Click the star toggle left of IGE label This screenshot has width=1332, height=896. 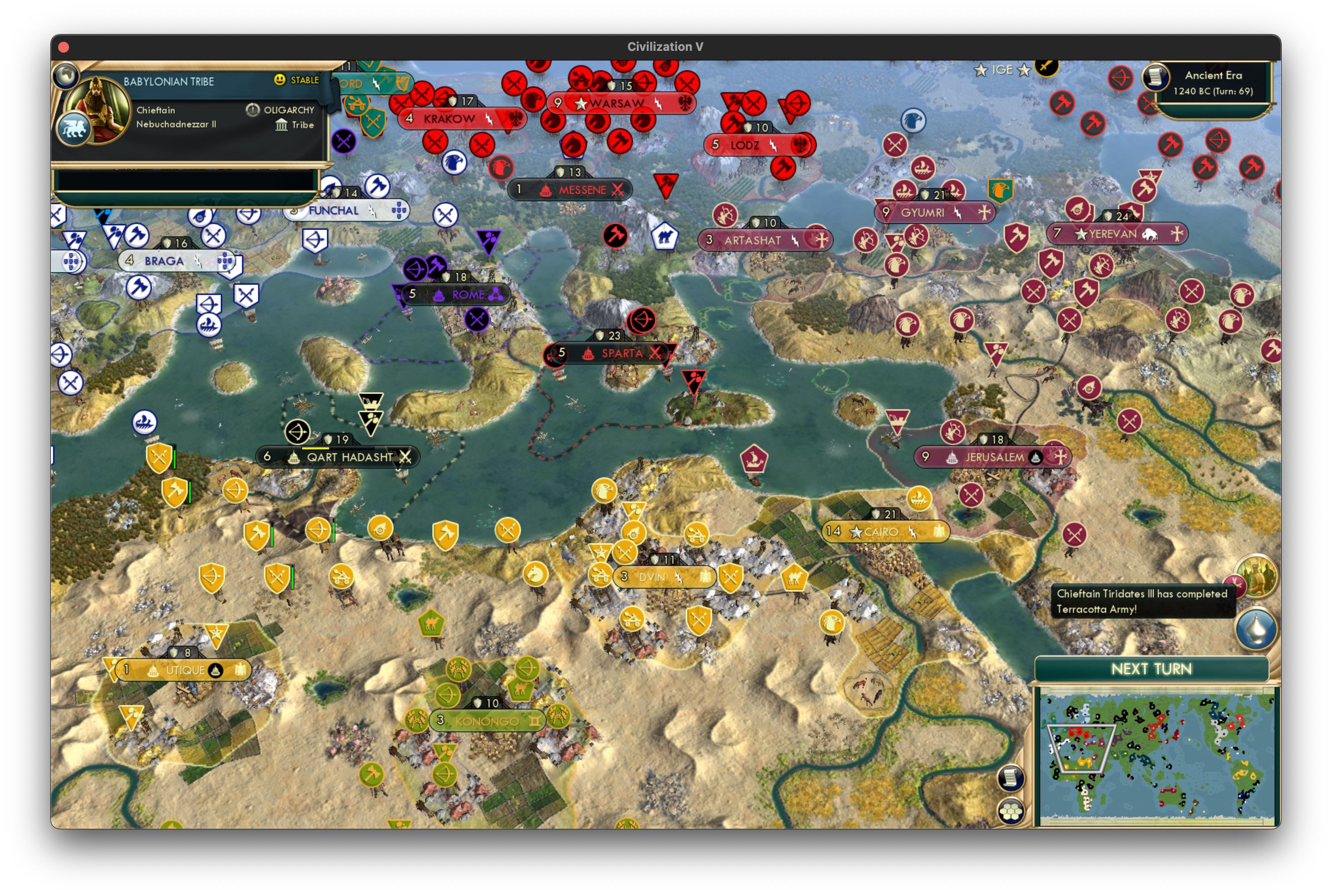pyautogui.click(x=981, y=70)
